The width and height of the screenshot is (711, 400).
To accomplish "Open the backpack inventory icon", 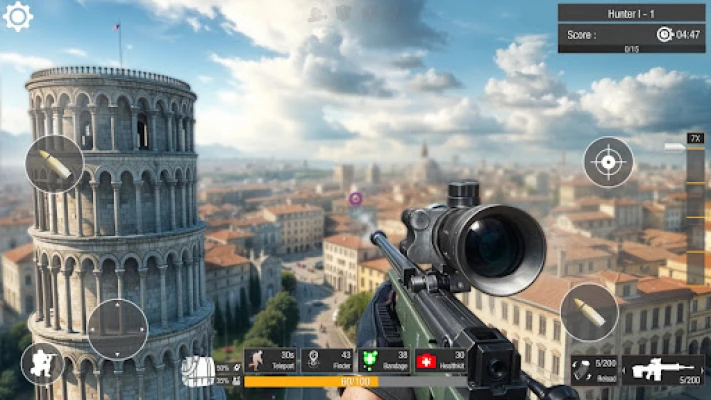I will click(196, 371).
